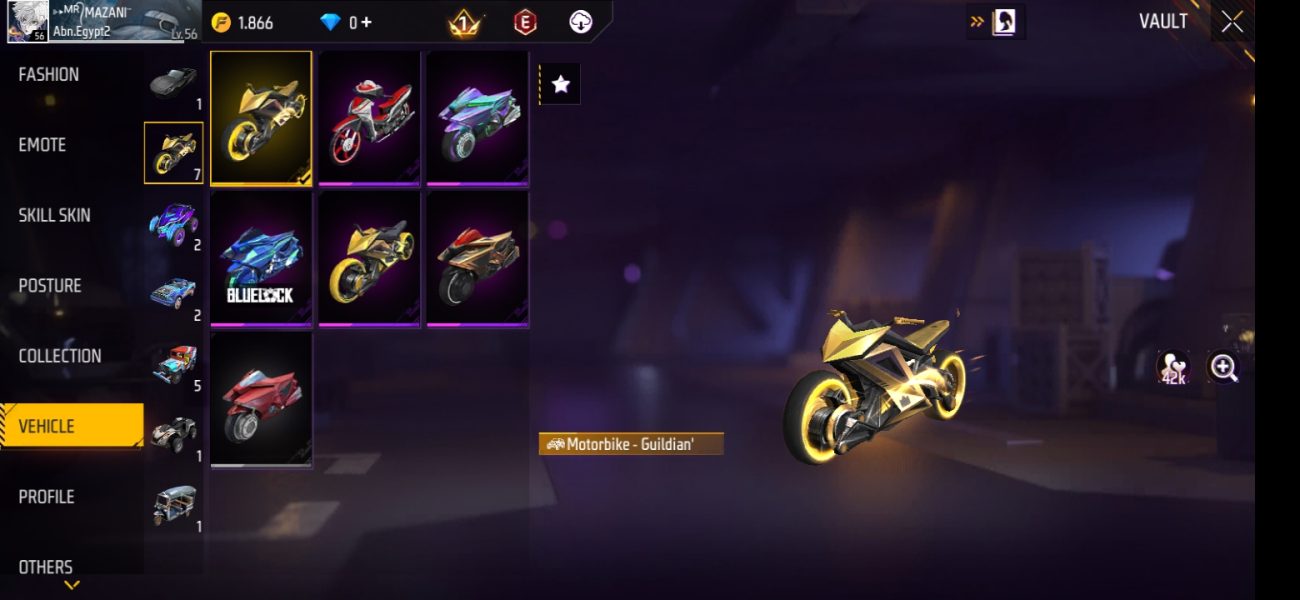Select the Skill Skin category
Image resolution: width=1300 pixels, height=600 pixels.
54,215
